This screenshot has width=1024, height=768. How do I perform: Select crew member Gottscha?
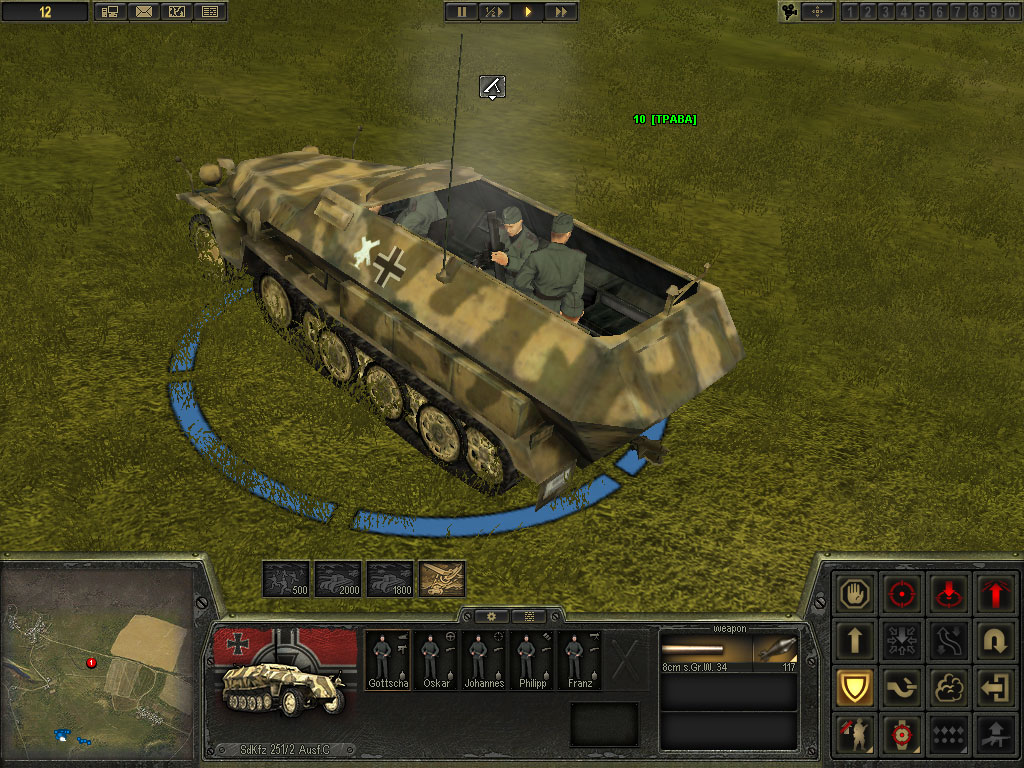tap(386, 660)
